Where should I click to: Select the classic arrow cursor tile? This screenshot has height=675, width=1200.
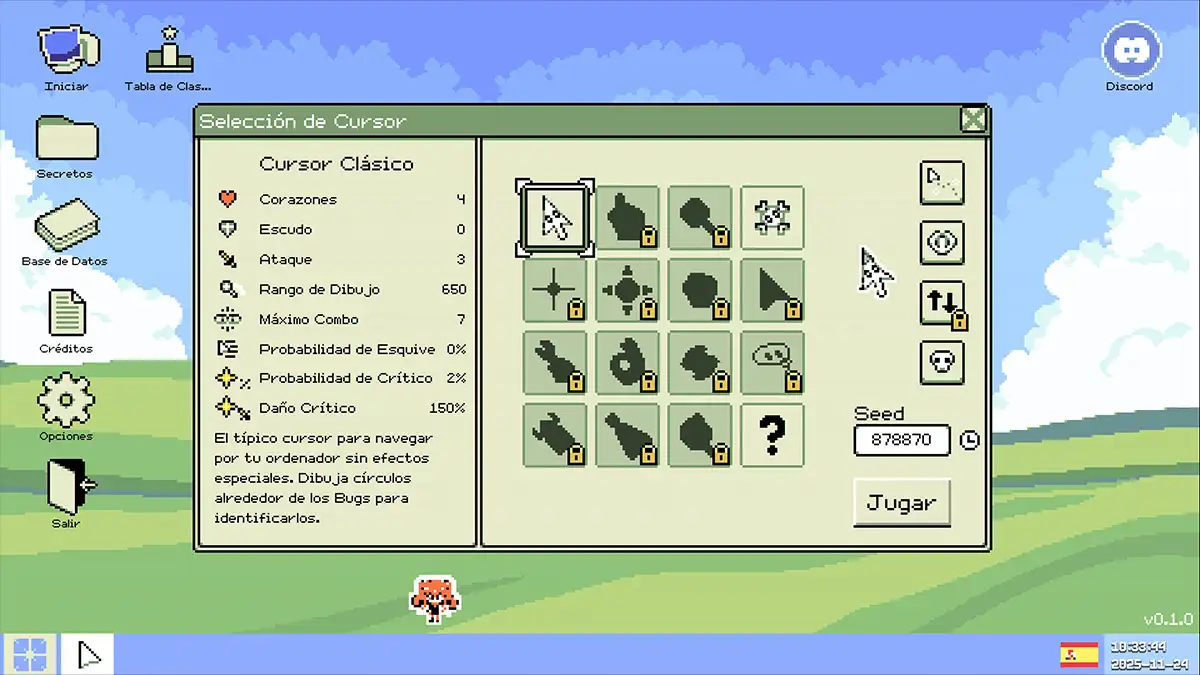click(555, 218)
